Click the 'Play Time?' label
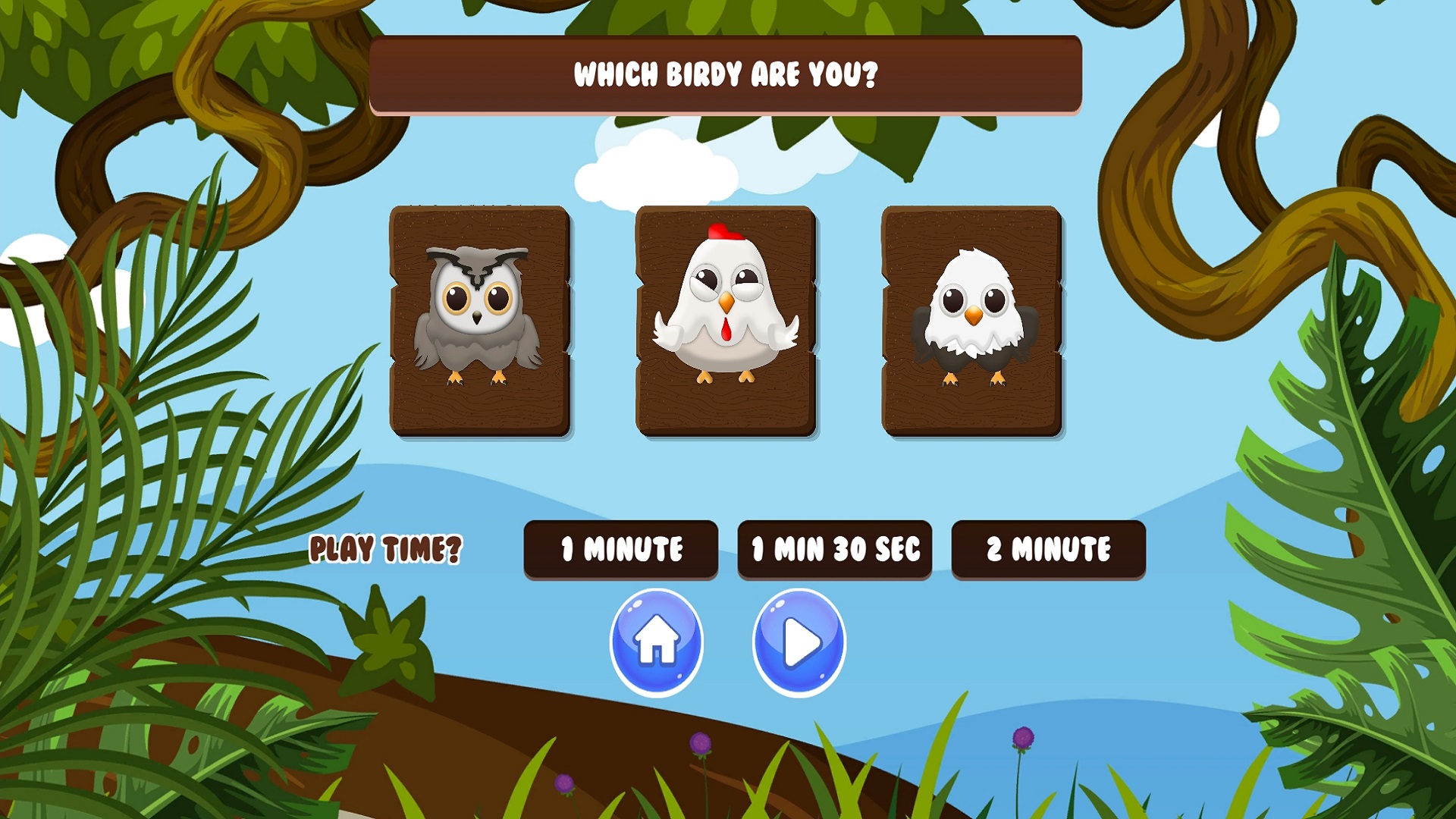This screenshot has width=1456, height=819. point(386,549)
